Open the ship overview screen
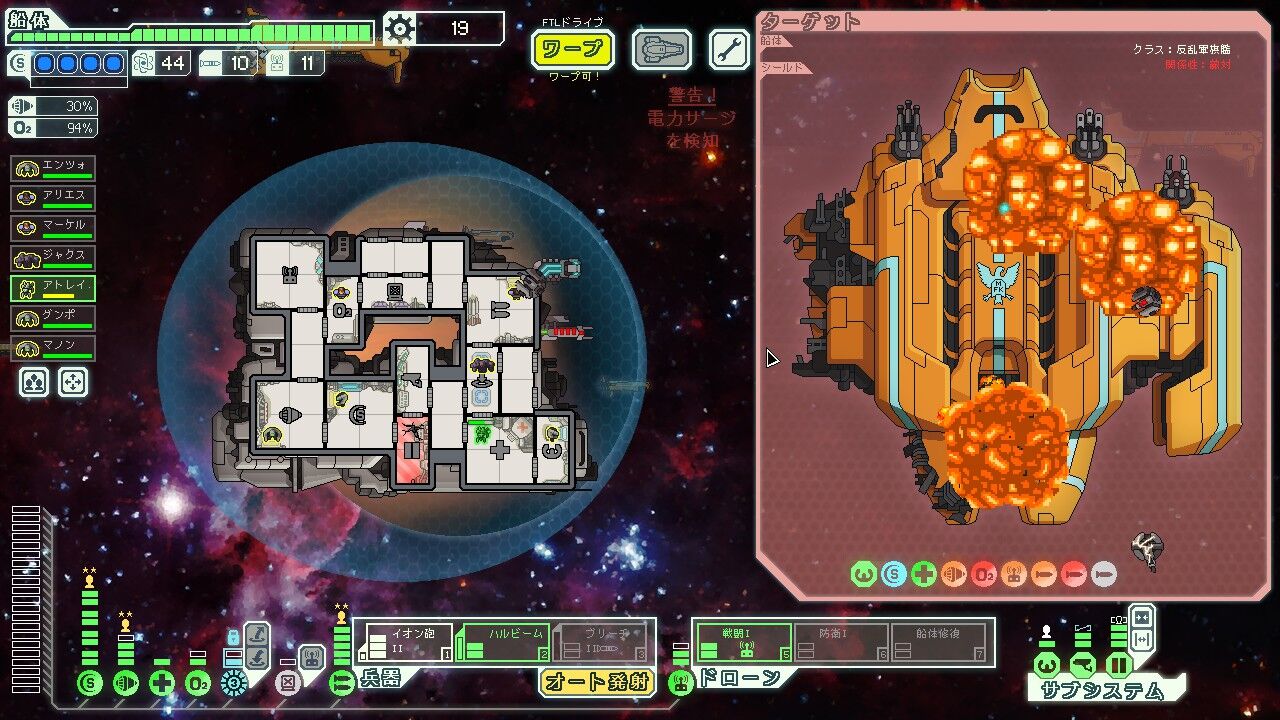This screenshot has height=720, width=1280. (661, 49)
